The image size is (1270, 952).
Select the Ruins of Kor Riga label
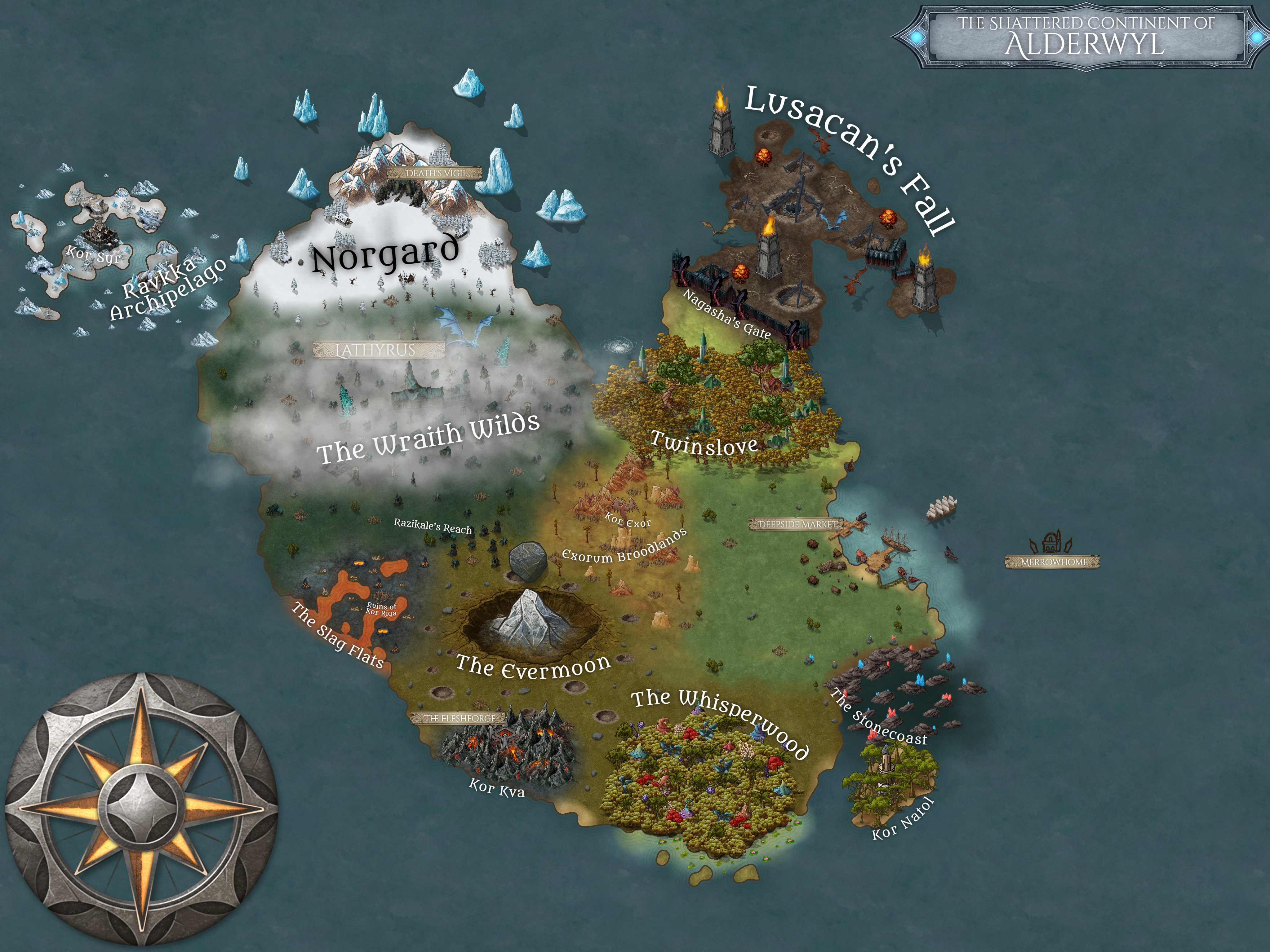381,609
